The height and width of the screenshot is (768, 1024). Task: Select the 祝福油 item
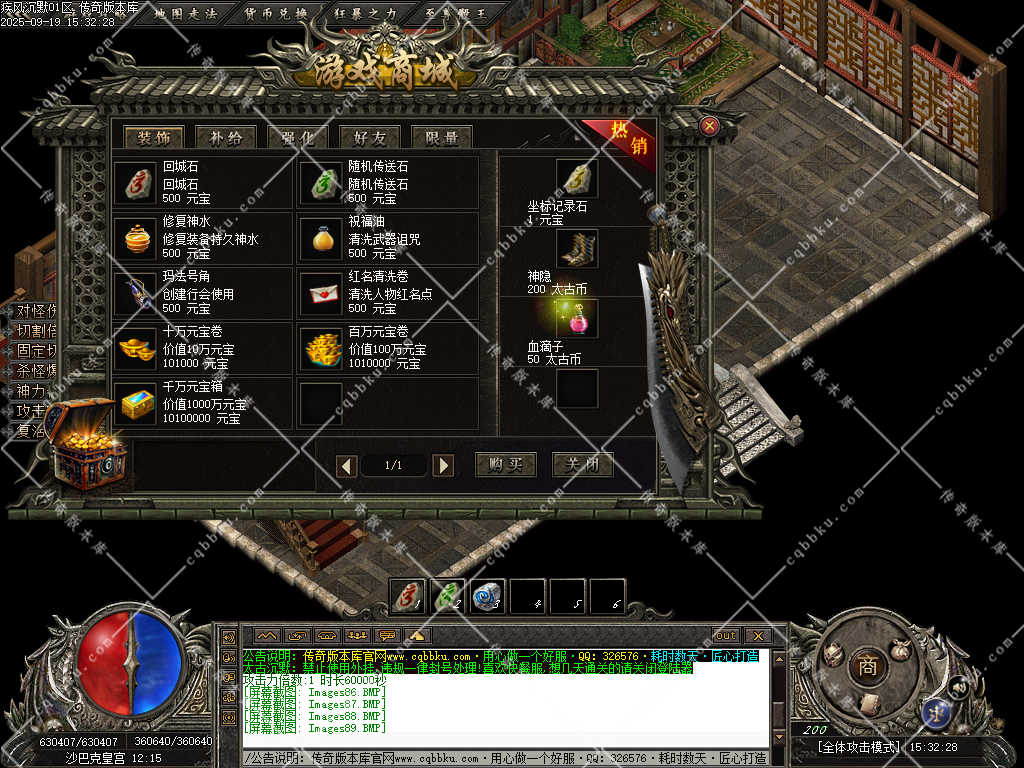click(x=321, y=238)
